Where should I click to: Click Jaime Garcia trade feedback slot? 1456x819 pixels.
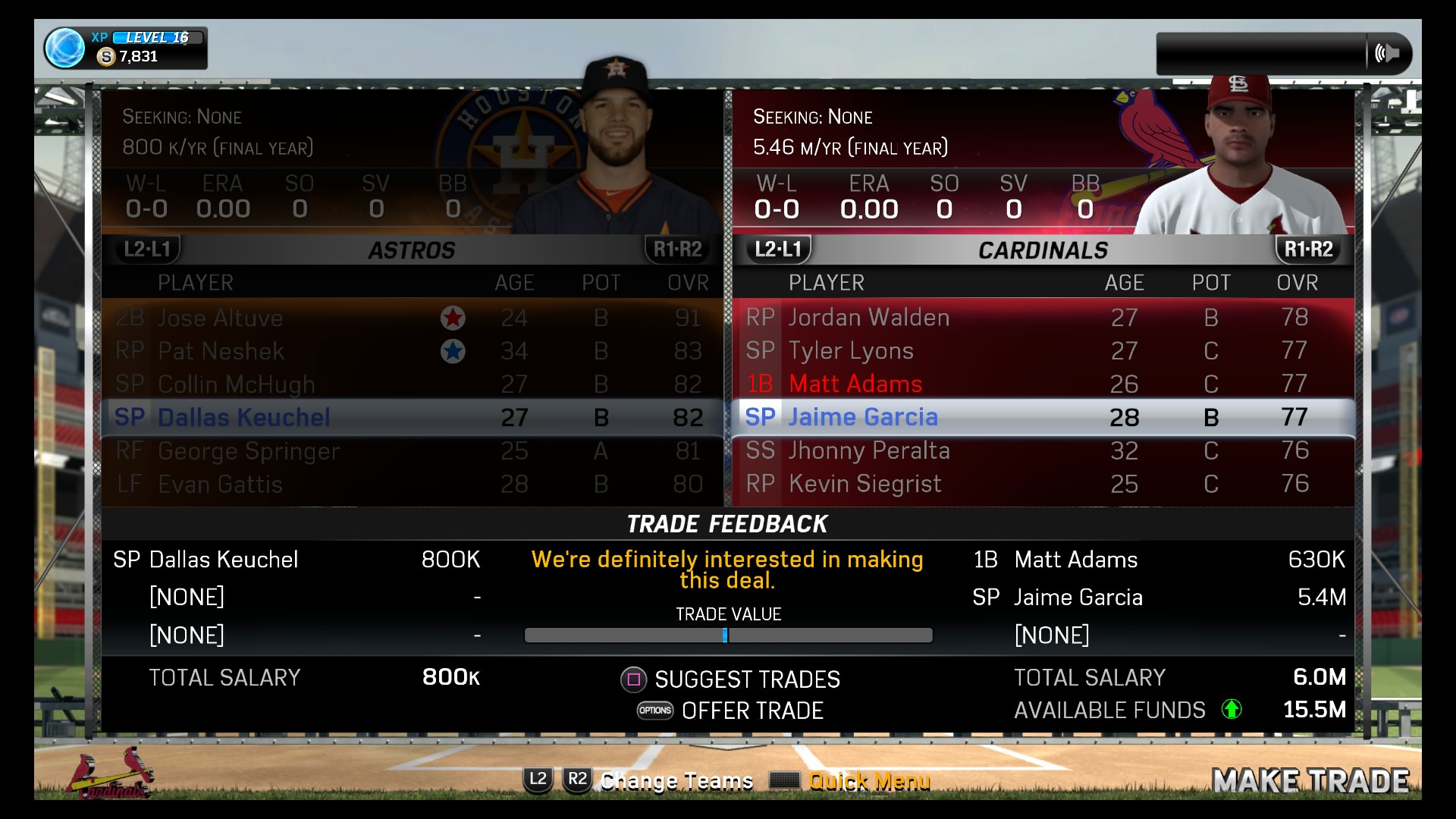pos(1078,598)
